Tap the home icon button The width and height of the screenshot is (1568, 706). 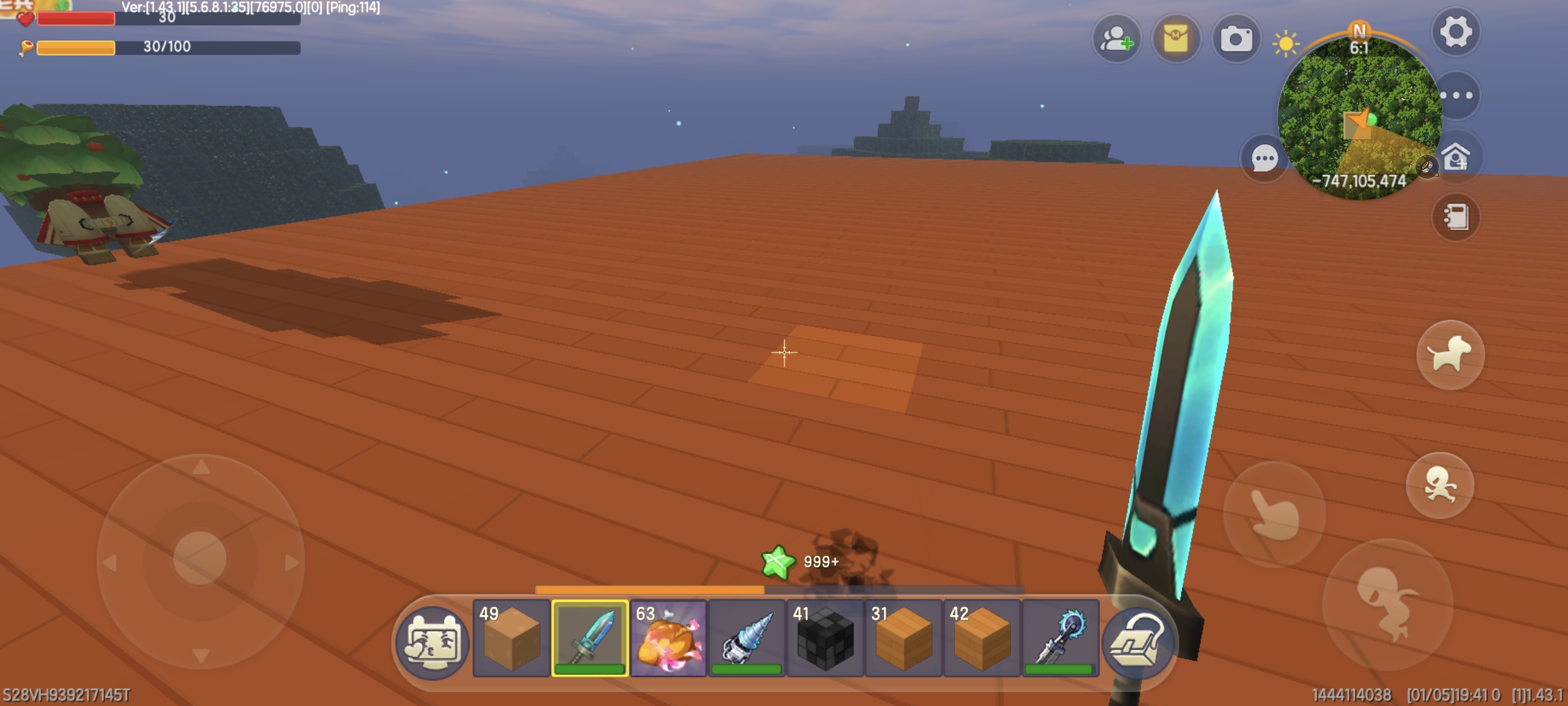pos(1455,157)
